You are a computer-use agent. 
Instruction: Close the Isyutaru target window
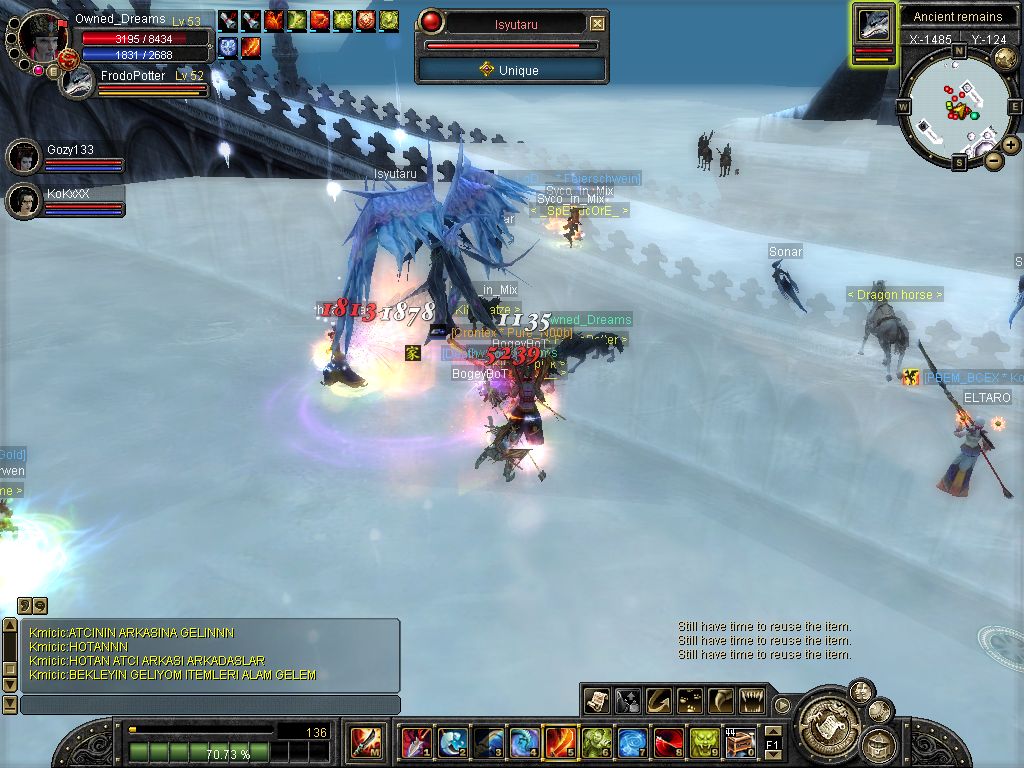[597, 23]
